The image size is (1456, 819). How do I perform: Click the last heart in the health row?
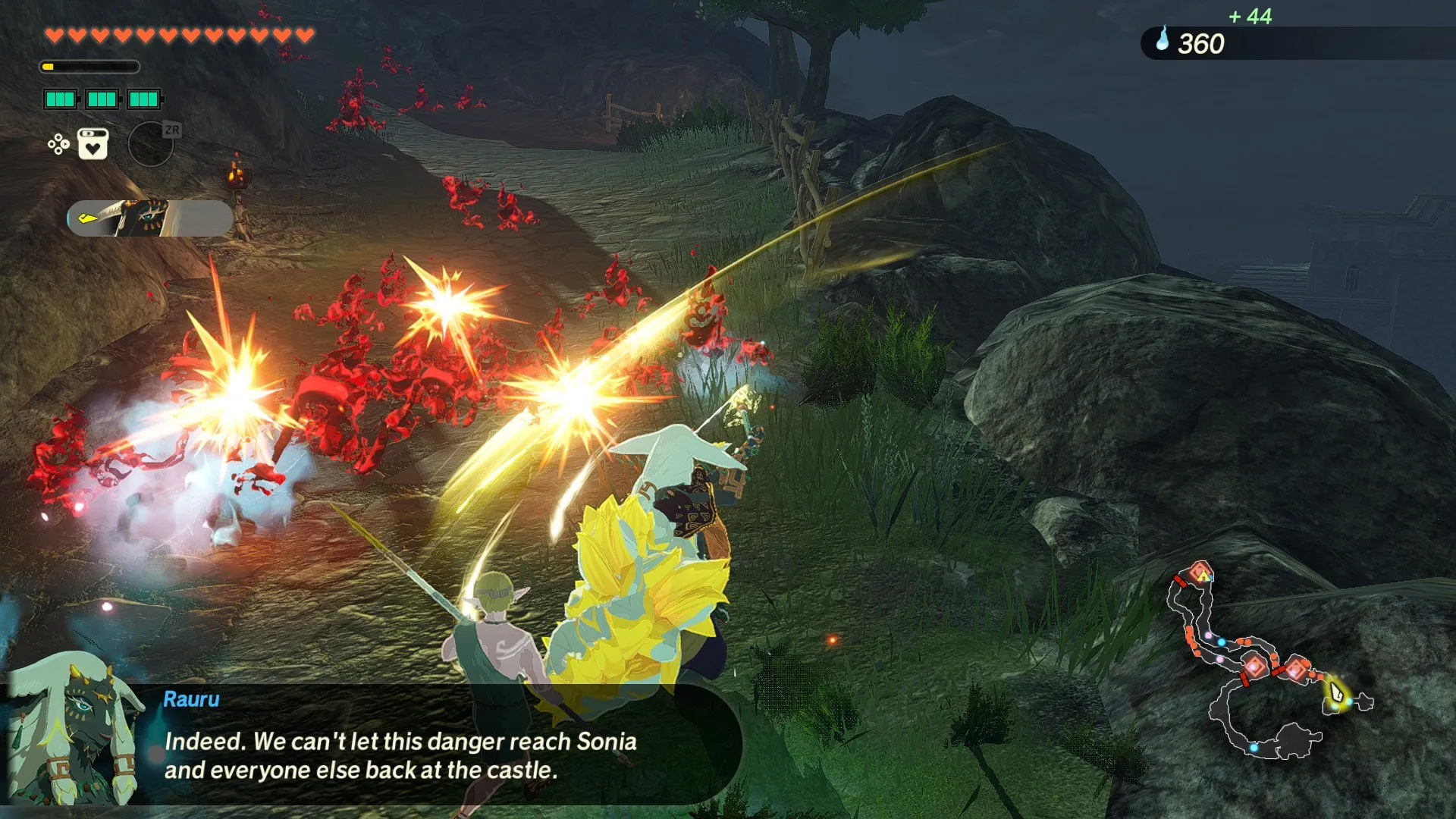pyautogui.click(x=303, y=35)
